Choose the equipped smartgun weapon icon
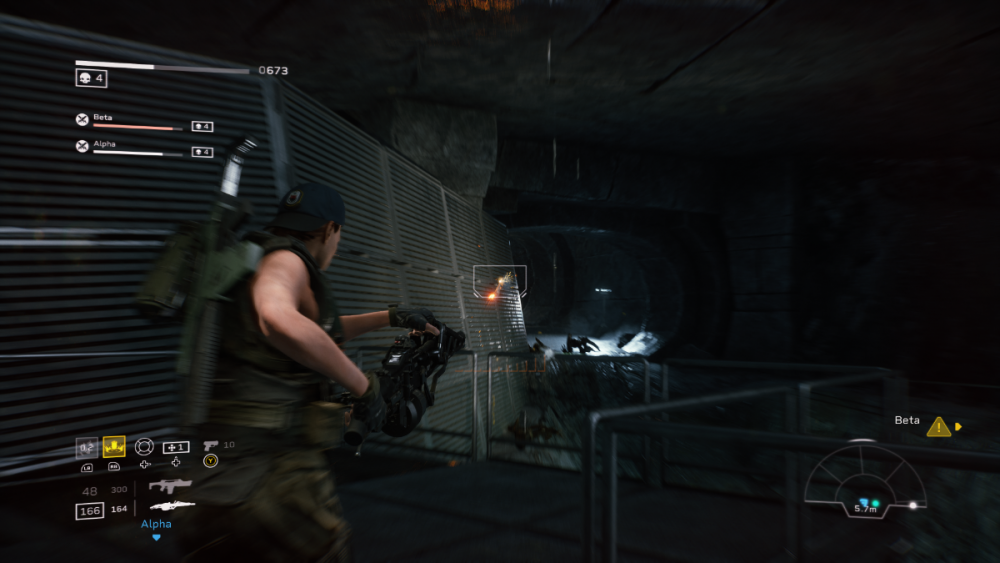1000x563 pixels. [170, 506]
